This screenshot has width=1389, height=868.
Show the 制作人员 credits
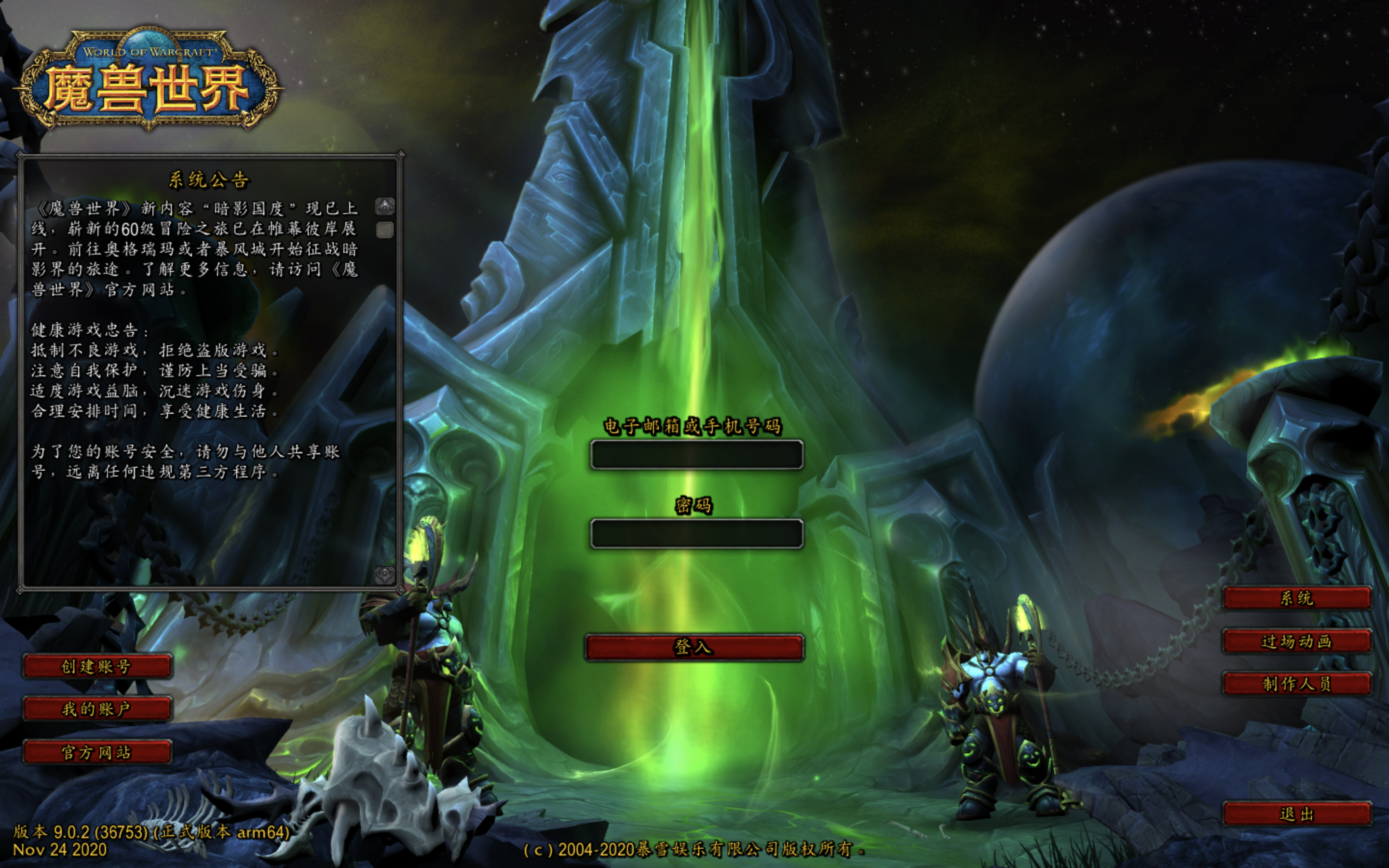pos(1296,684)
